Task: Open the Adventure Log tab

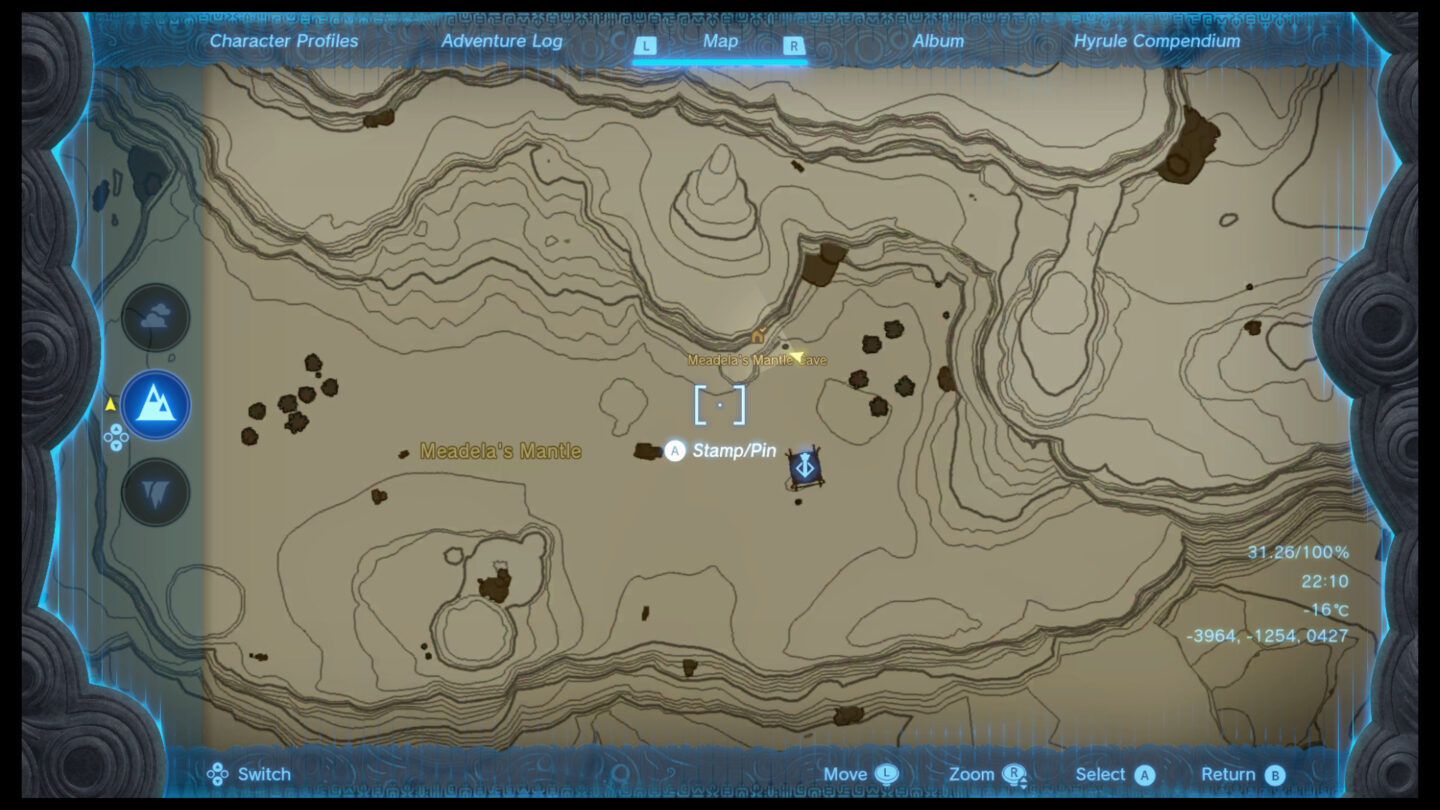Action: (503, 41)
